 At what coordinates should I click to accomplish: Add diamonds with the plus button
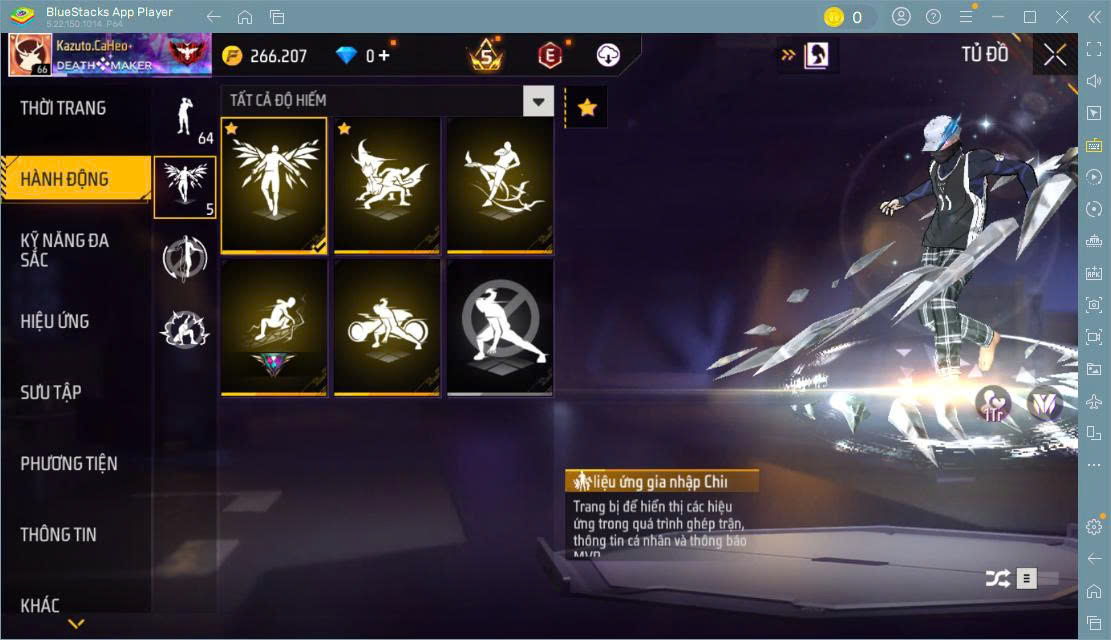(384, 56)
